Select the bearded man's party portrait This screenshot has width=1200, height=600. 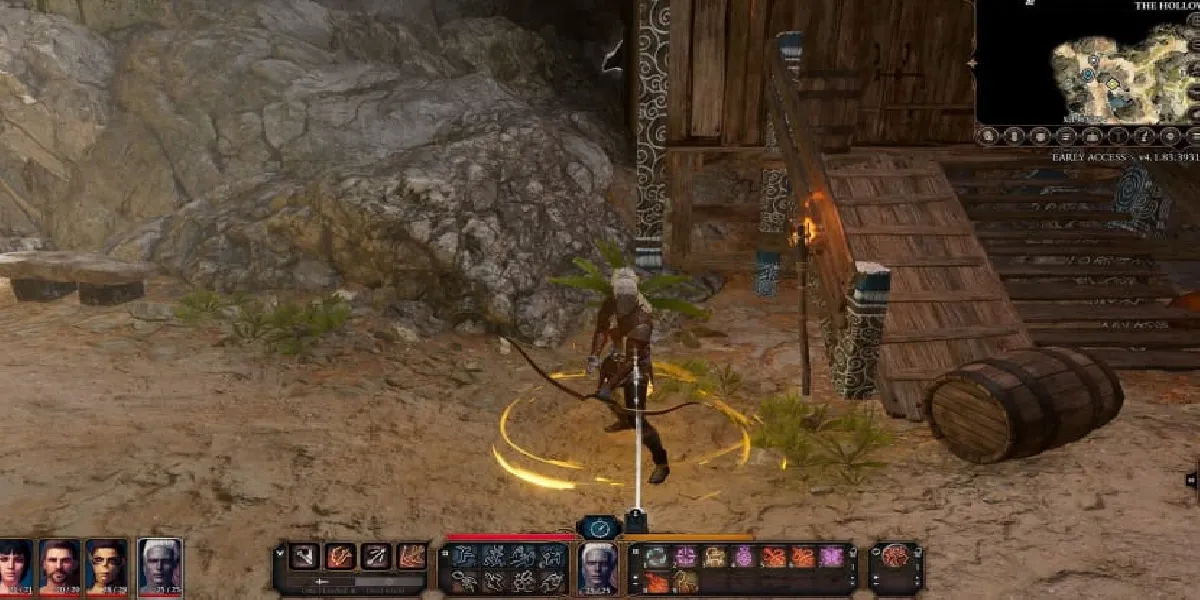(x=60, y=565)
